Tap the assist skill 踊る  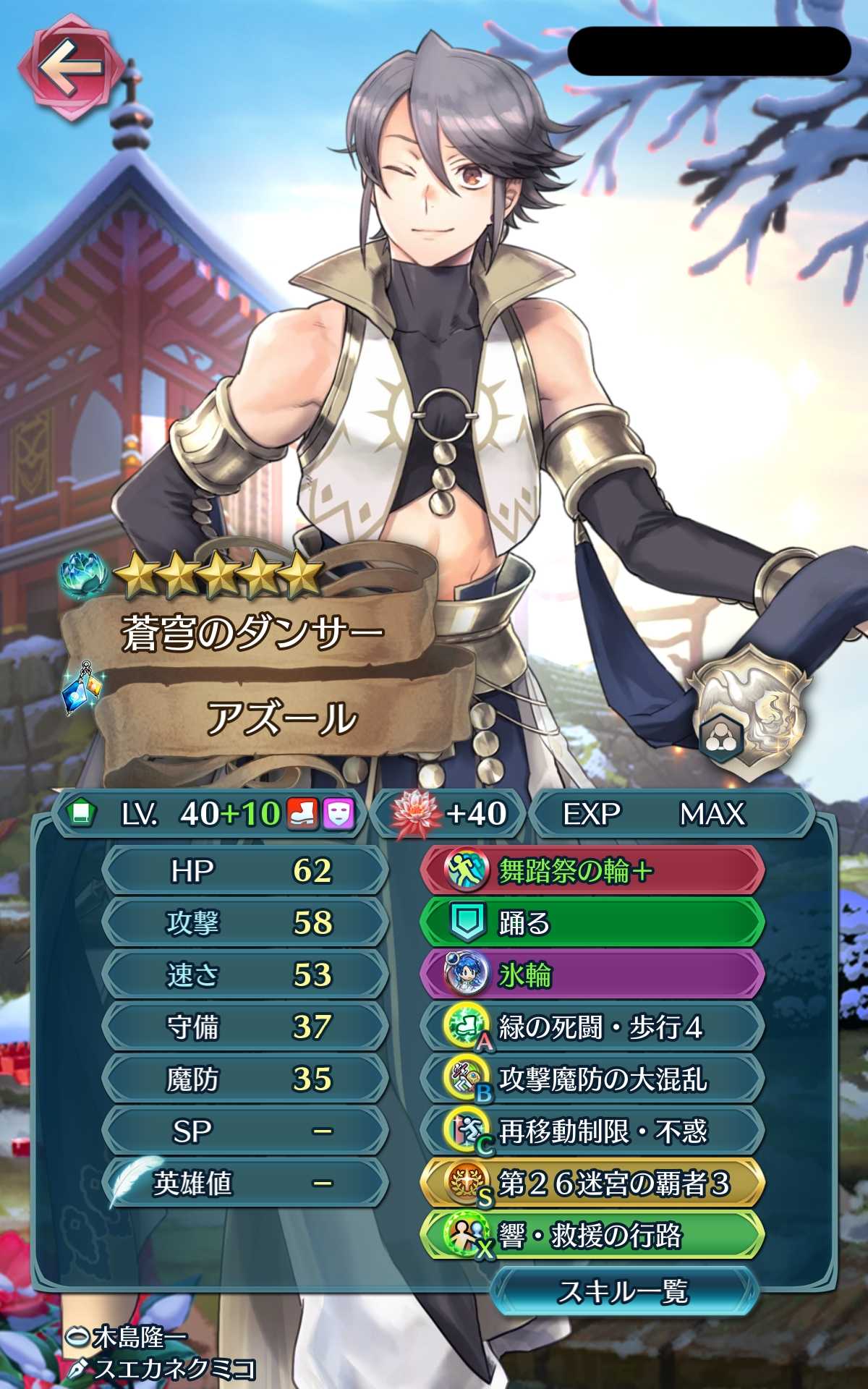click(592, 923)
